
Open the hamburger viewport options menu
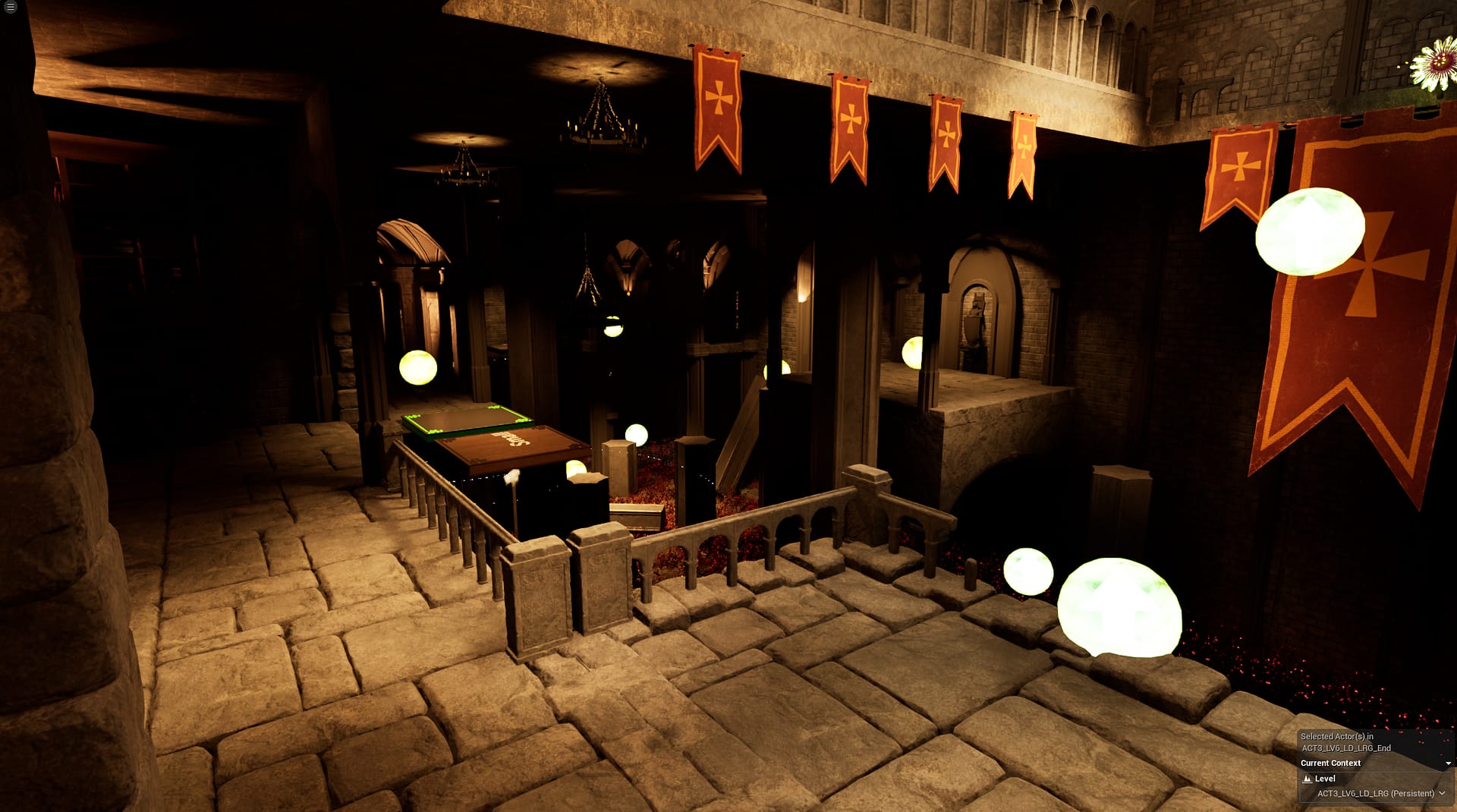[11, 8]
